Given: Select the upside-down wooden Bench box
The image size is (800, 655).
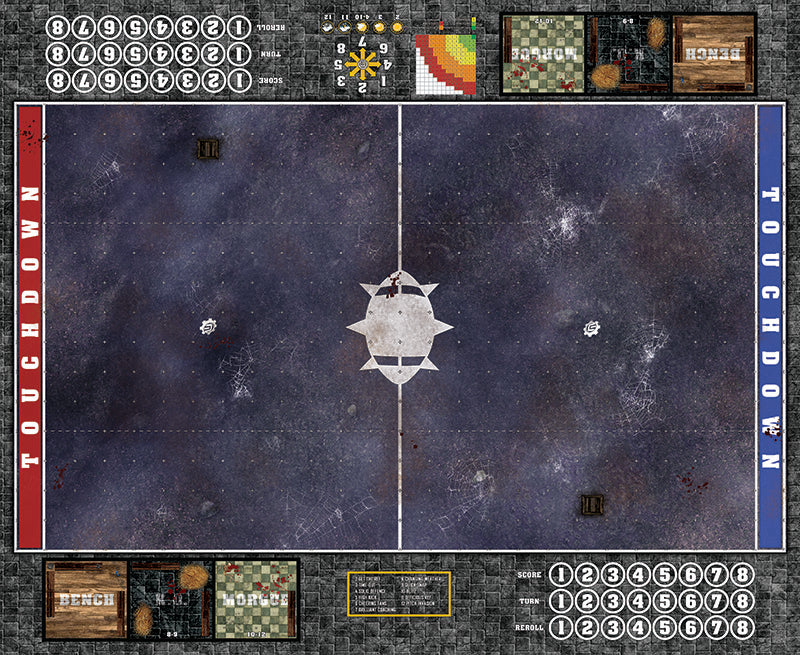Looking at the screenshot, I should pyautogui.click(x=714, y=53).
